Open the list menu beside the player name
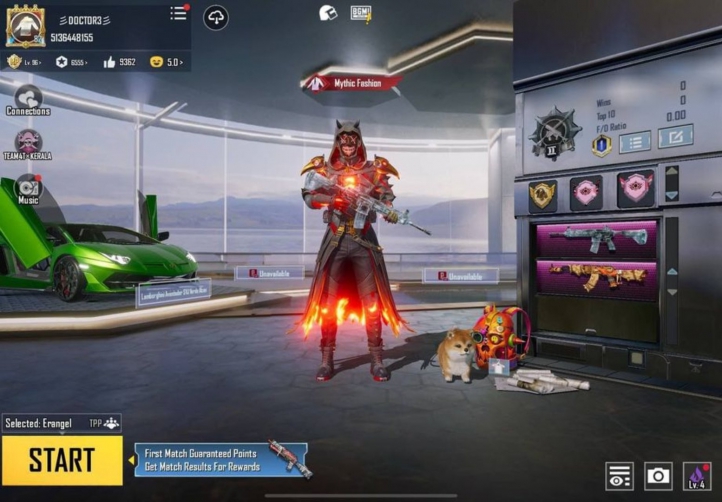 coord(178,13)
